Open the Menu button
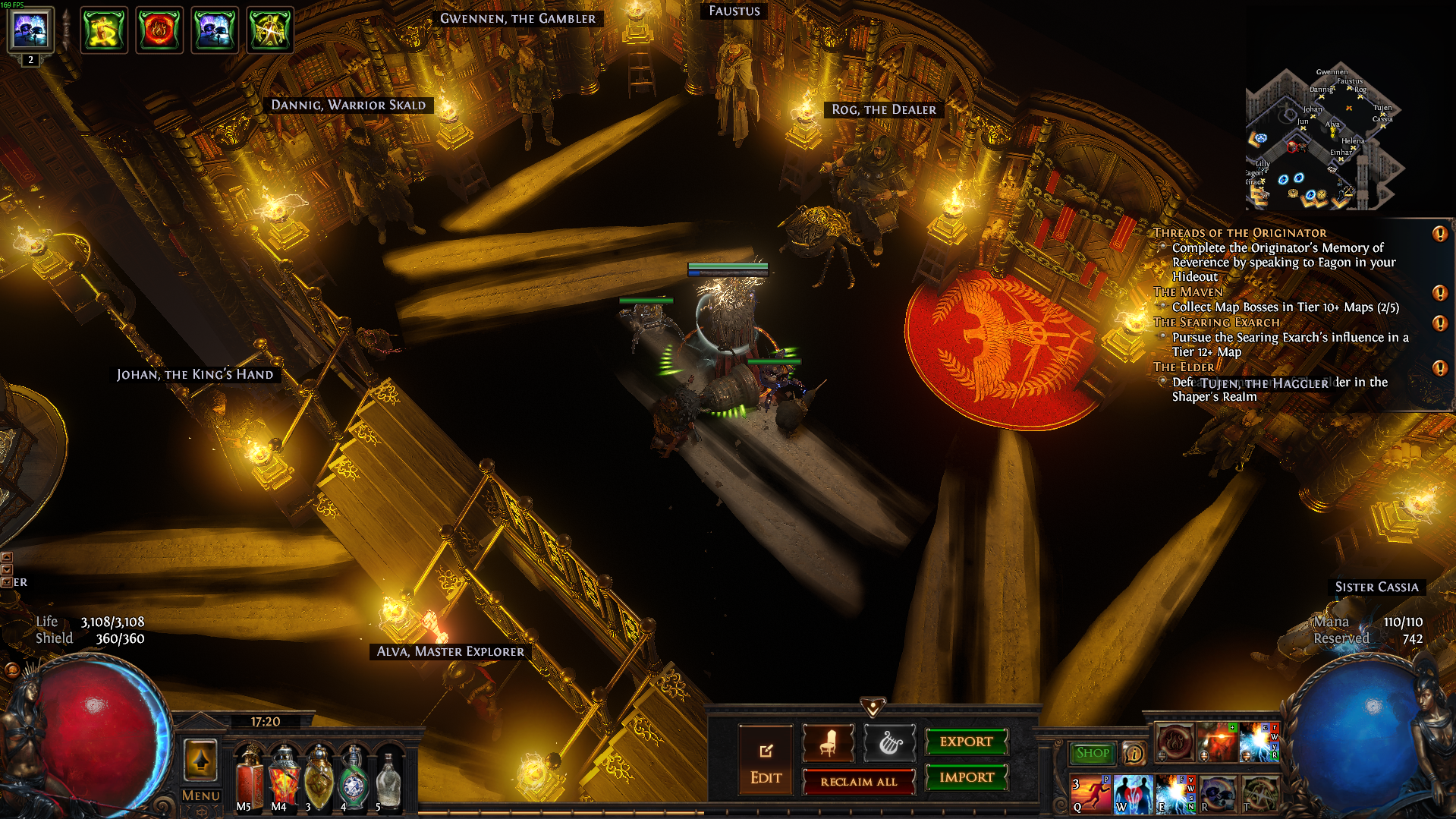The image size is (1456, 819). click(200, 795)
